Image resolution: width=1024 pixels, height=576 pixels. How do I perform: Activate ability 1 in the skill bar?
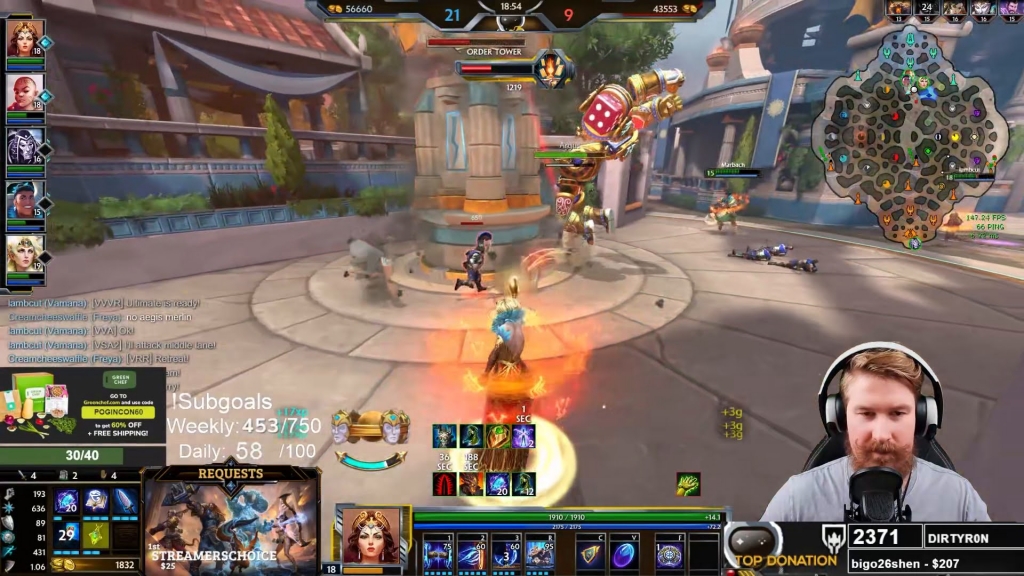point(436,553)
